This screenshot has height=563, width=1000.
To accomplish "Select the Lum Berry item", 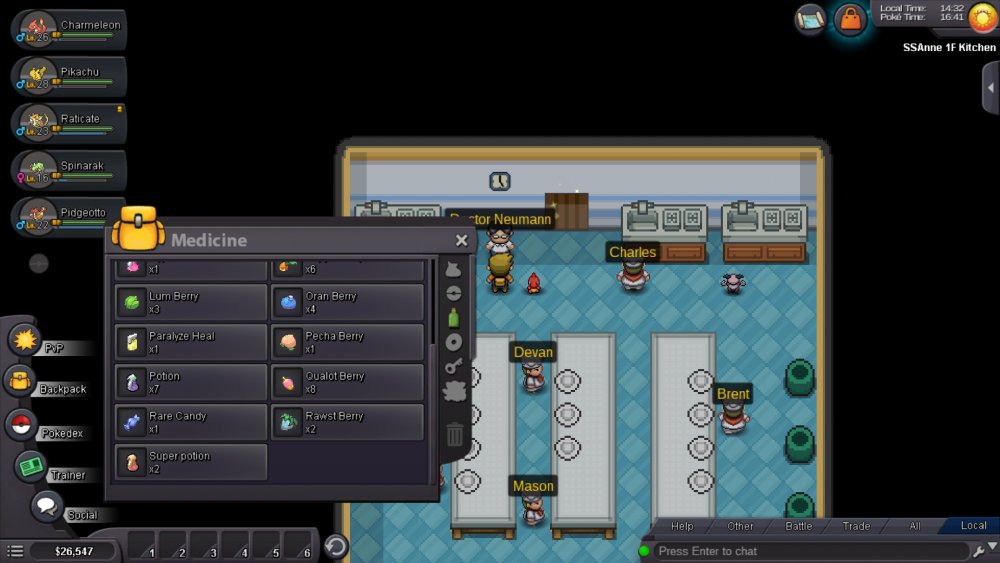I will (x=191, y=302).
